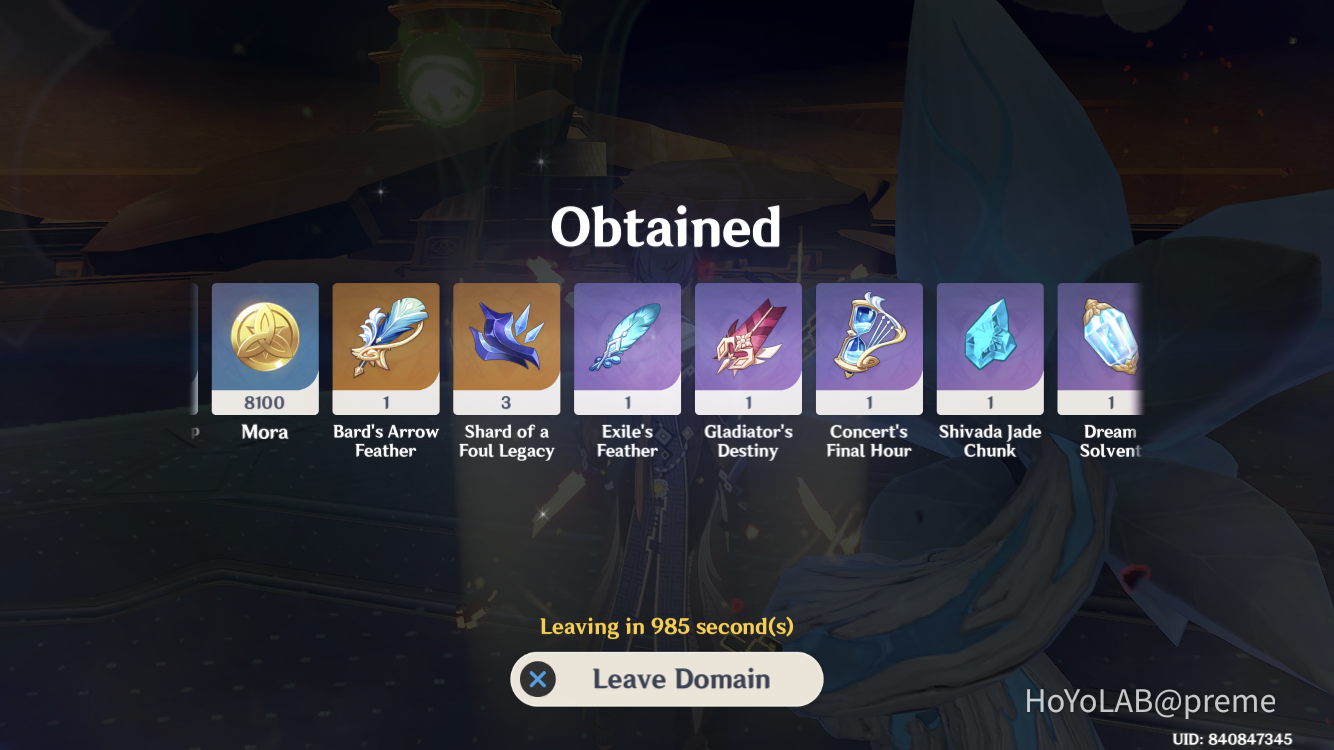Screen dimensions: 1334x750
Task: Click the Leaving in 985 seconds countdown
Action: [x=667, y=626]
